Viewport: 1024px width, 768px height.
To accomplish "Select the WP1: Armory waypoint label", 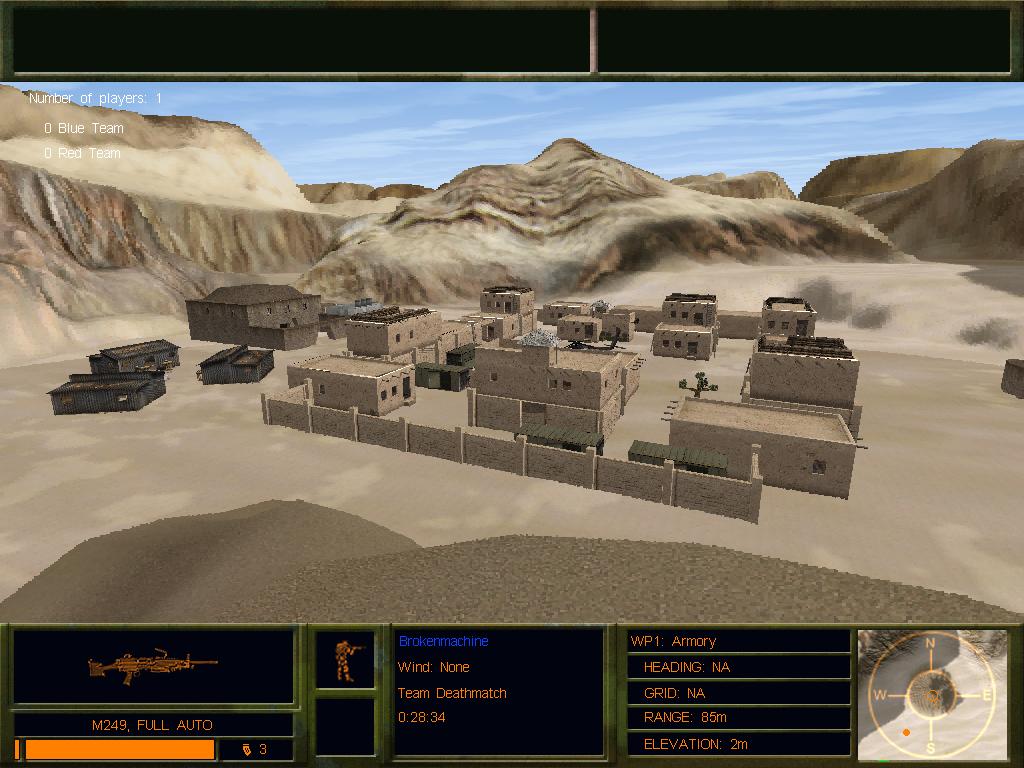I will (x=672, y=641).
